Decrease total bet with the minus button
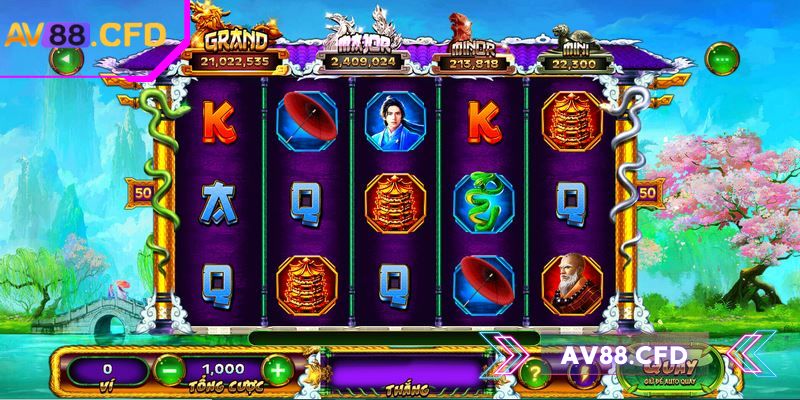The height and width of the screenshot is (400, 800). point(169,370)
